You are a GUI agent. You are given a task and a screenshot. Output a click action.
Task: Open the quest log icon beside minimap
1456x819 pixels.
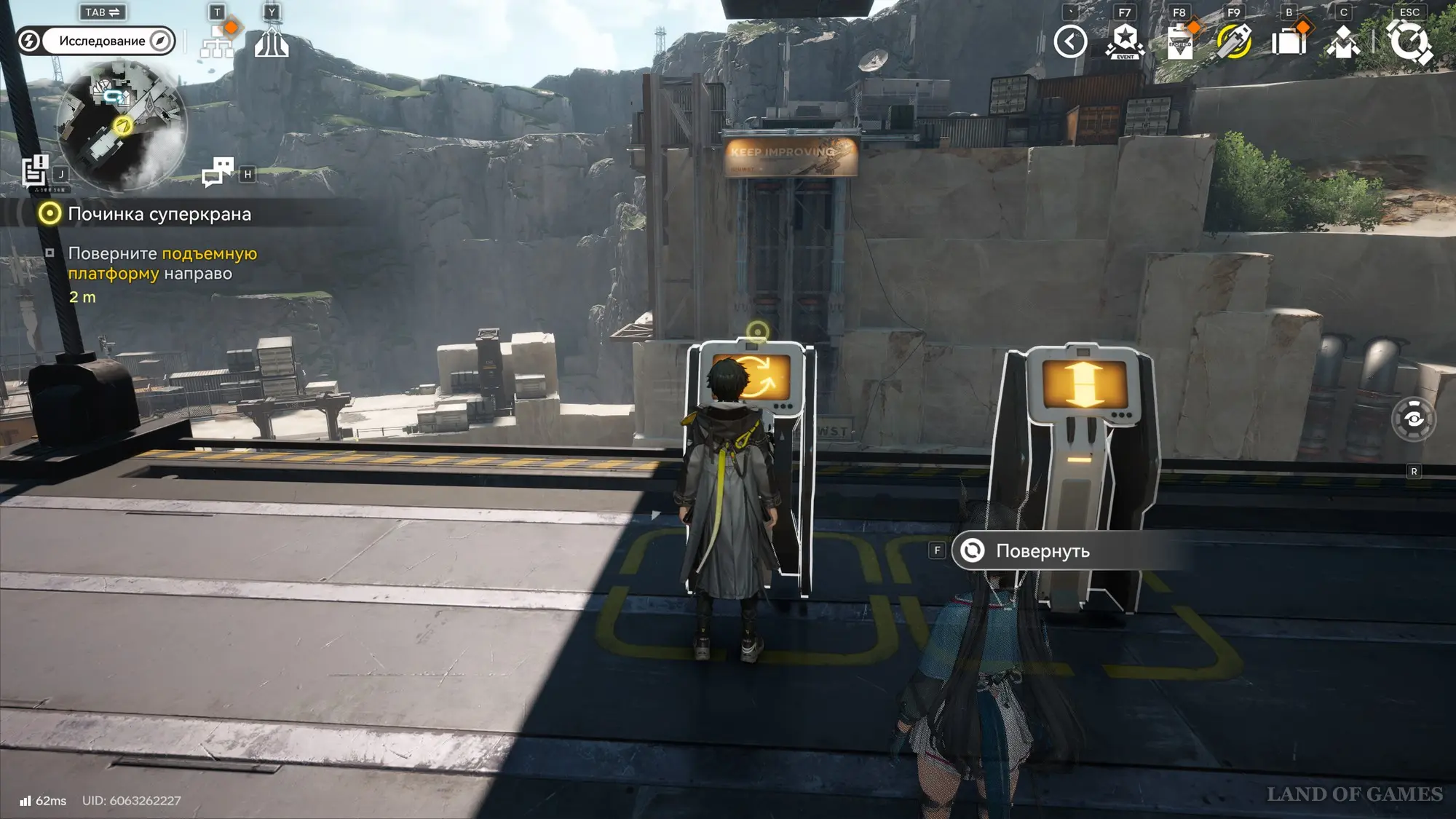[x=34, y=171]
